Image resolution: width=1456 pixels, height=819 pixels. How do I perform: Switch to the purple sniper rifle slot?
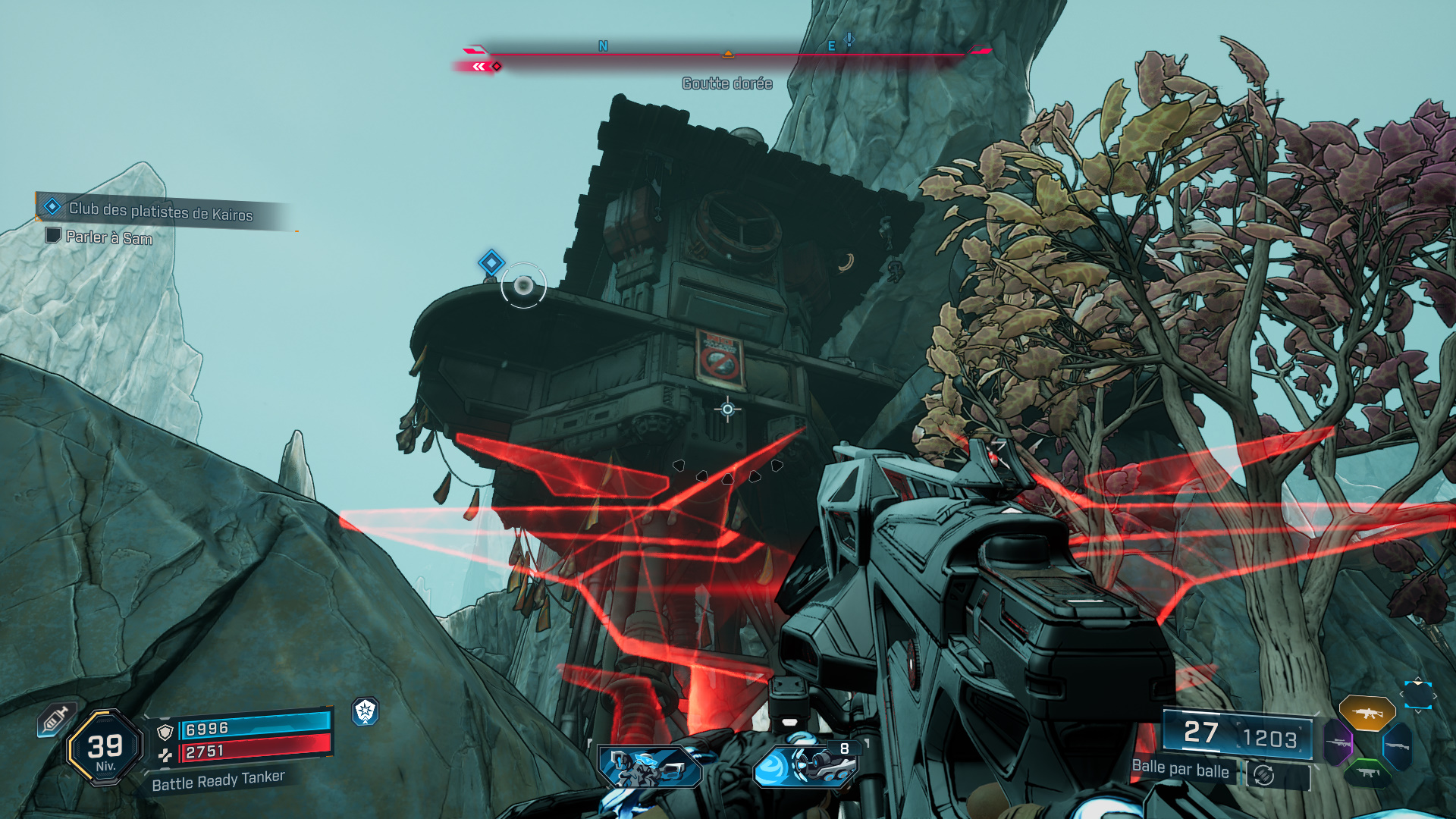pyautogui.click(x=1338, y=742)
